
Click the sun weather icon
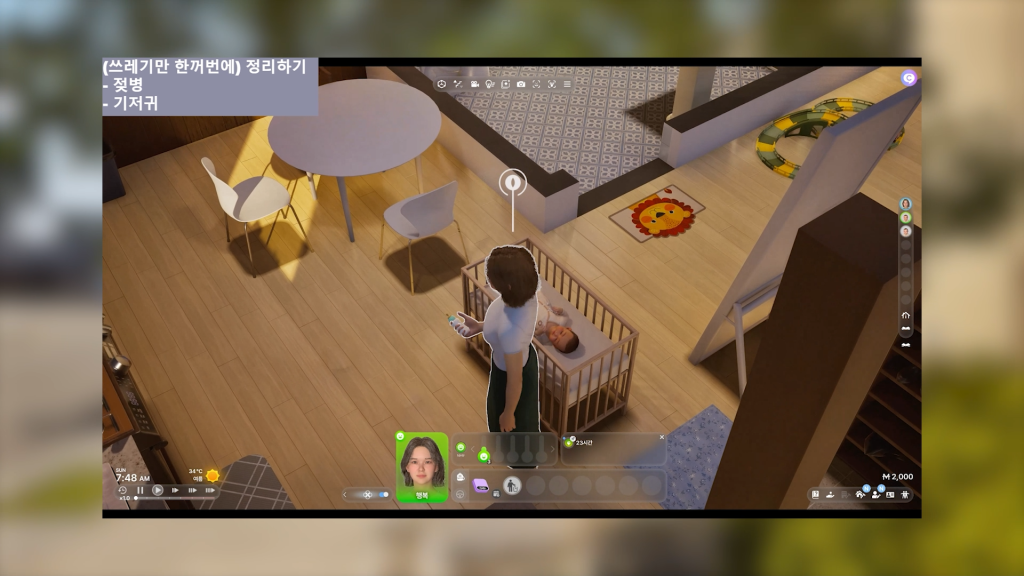pos(212,475)
